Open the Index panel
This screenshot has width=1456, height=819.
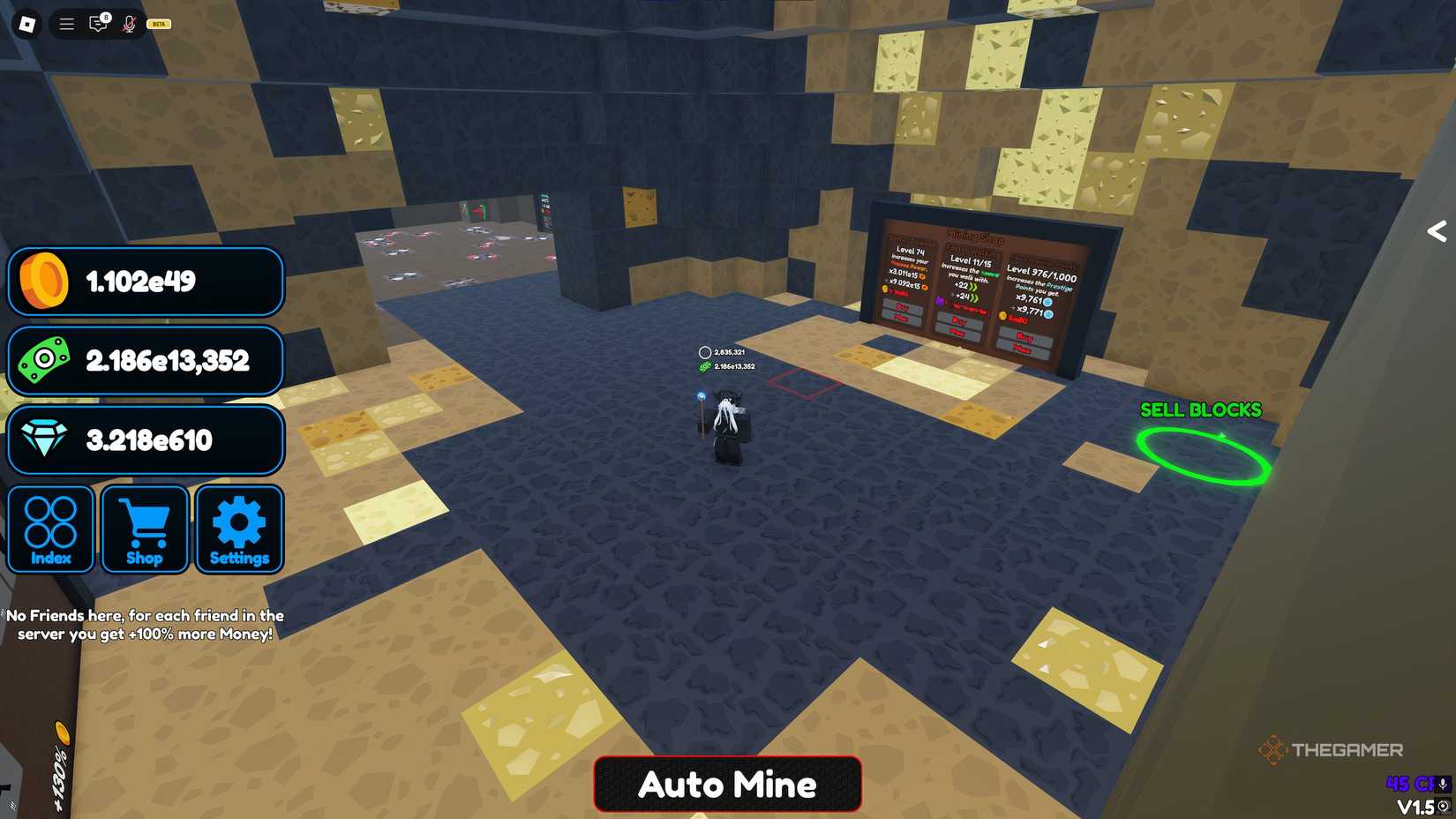[50, 528]
